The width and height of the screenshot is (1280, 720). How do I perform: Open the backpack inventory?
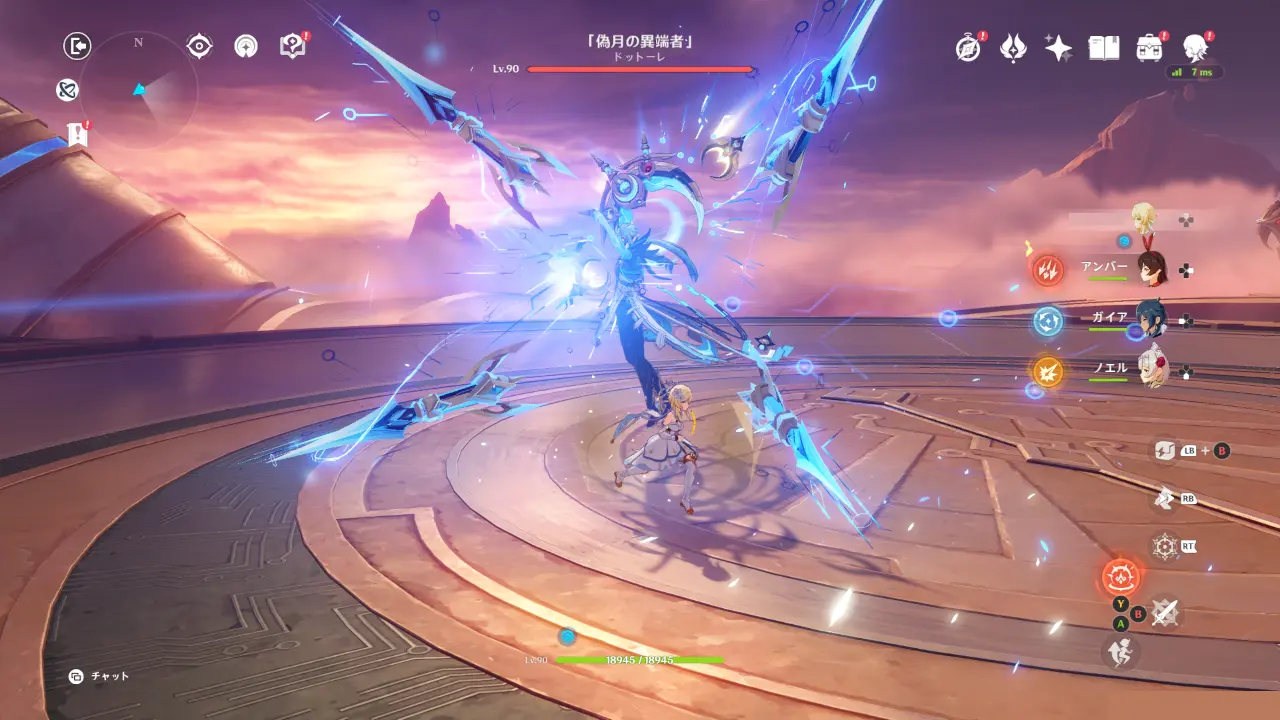pos(1149,48)
